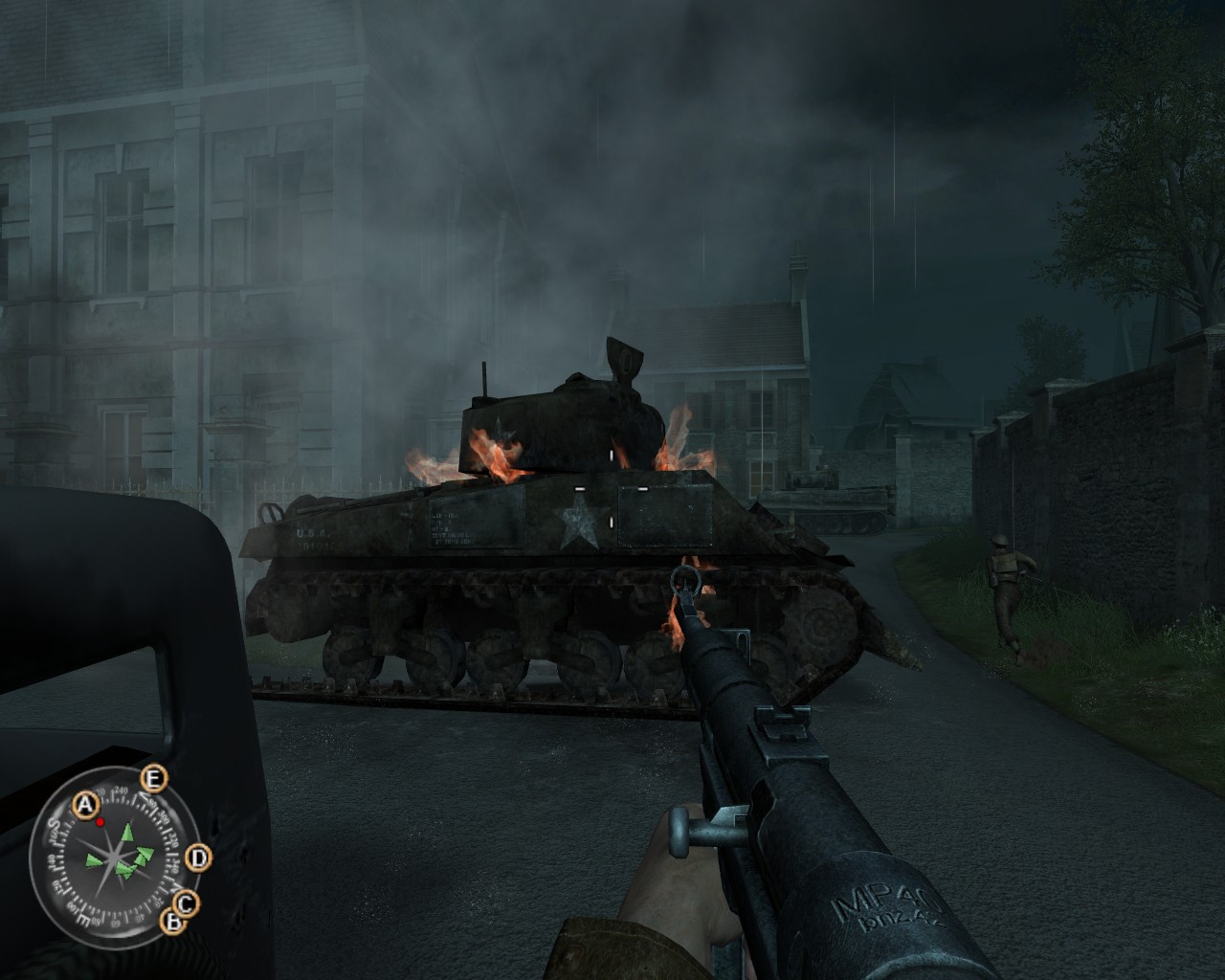The width and height of the screenshot is (1225, 980).
Task: Choose objective marker D on the compass
Action: click(x=197, y=857)
